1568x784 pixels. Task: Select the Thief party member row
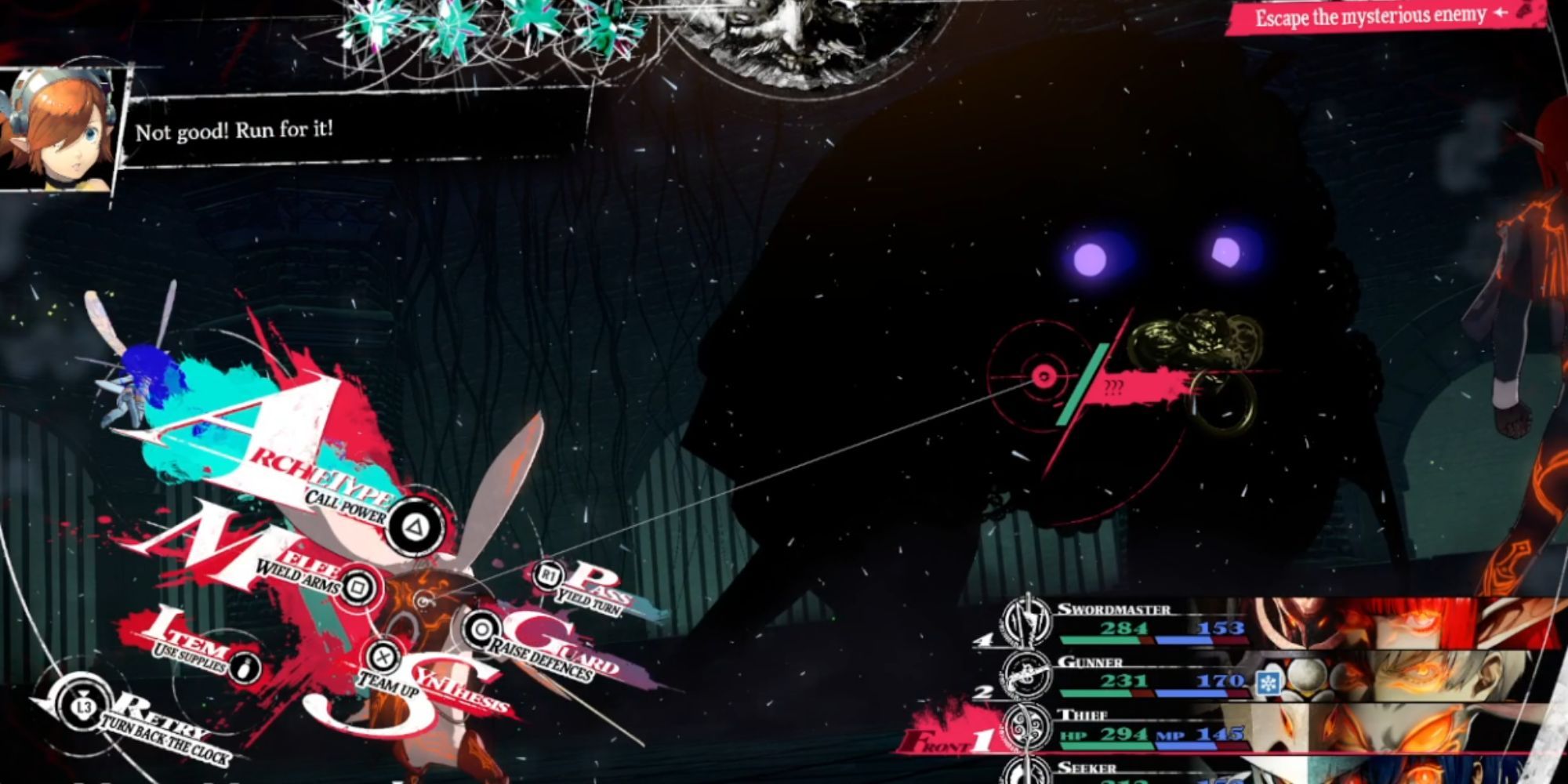(1137, 729)
